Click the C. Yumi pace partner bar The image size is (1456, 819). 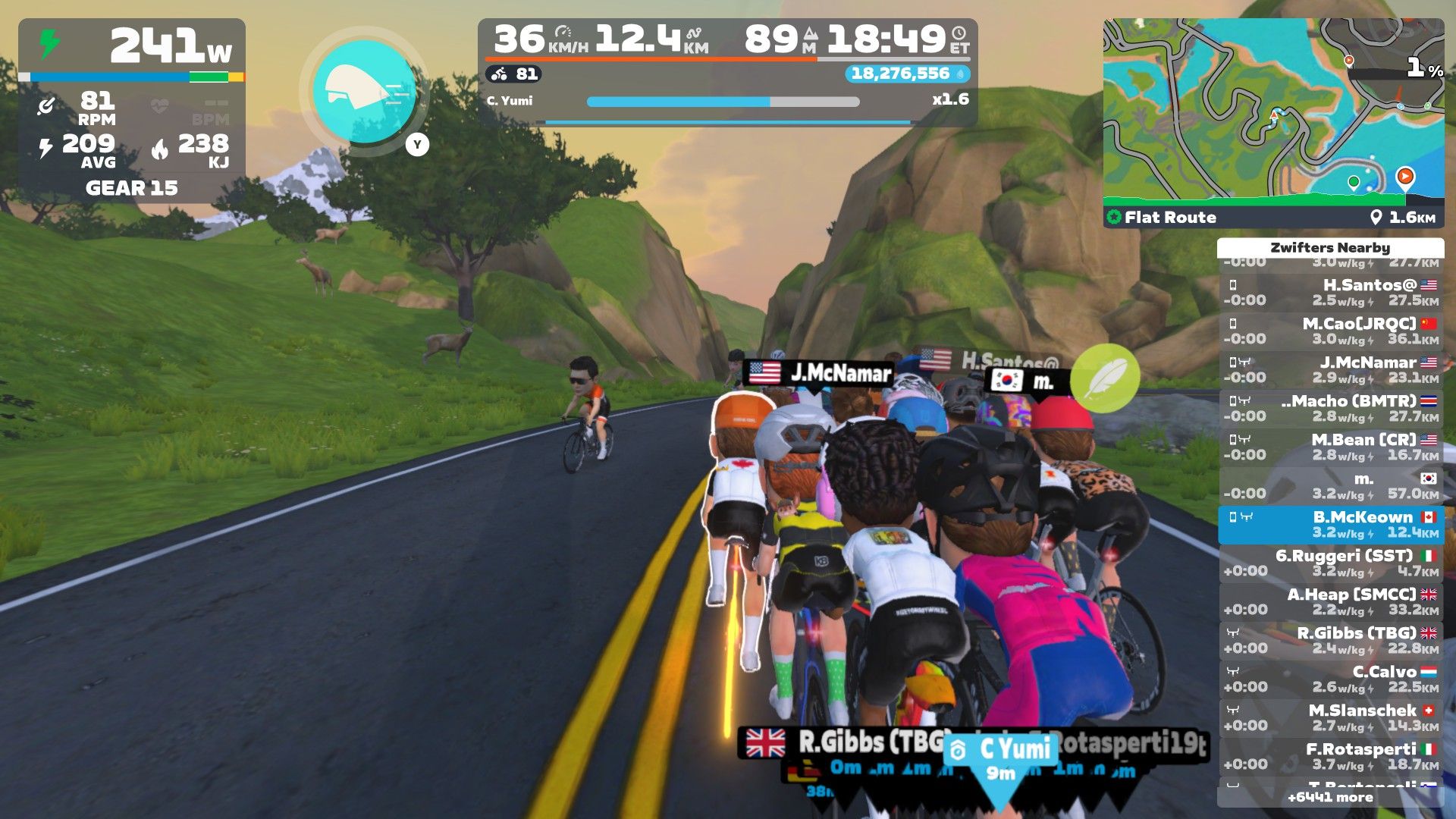[723, 102]
